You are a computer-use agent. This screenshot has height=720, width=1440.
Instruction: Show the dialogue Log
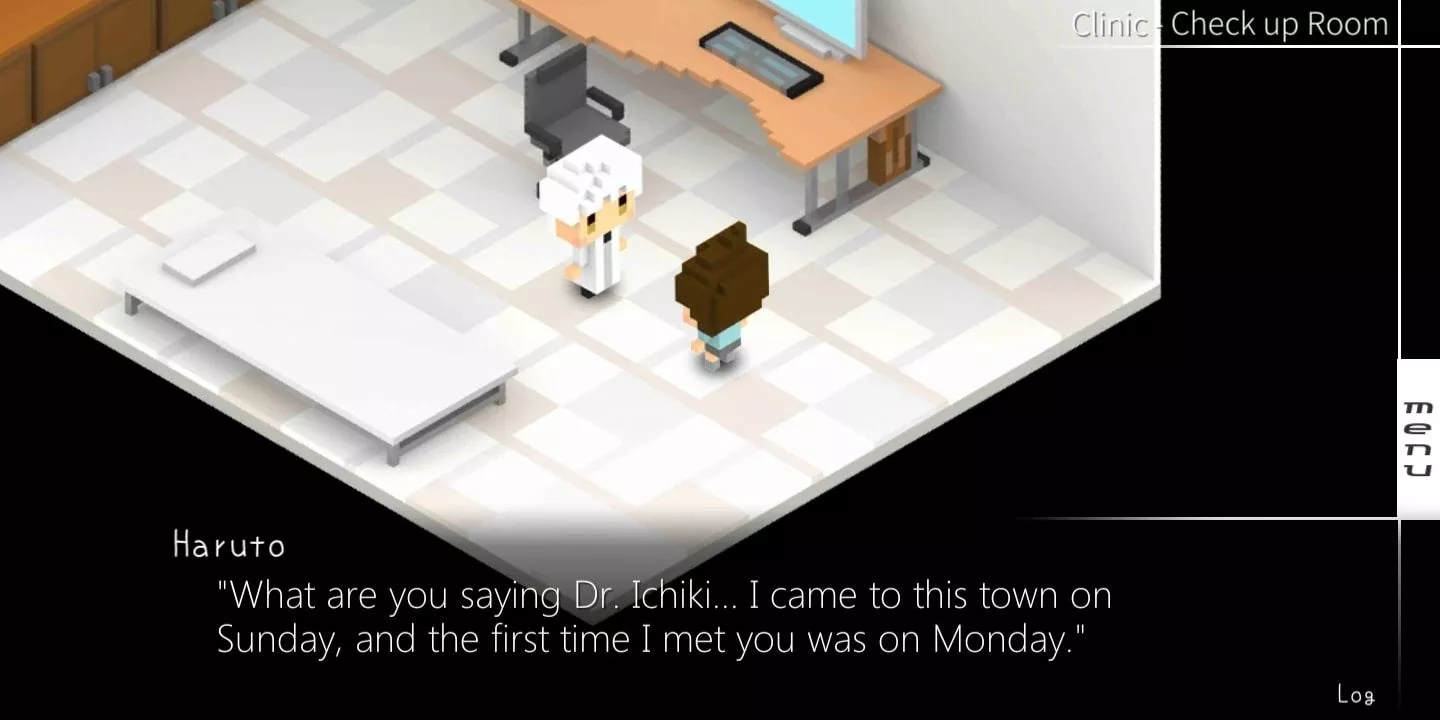coord(1355,694)
